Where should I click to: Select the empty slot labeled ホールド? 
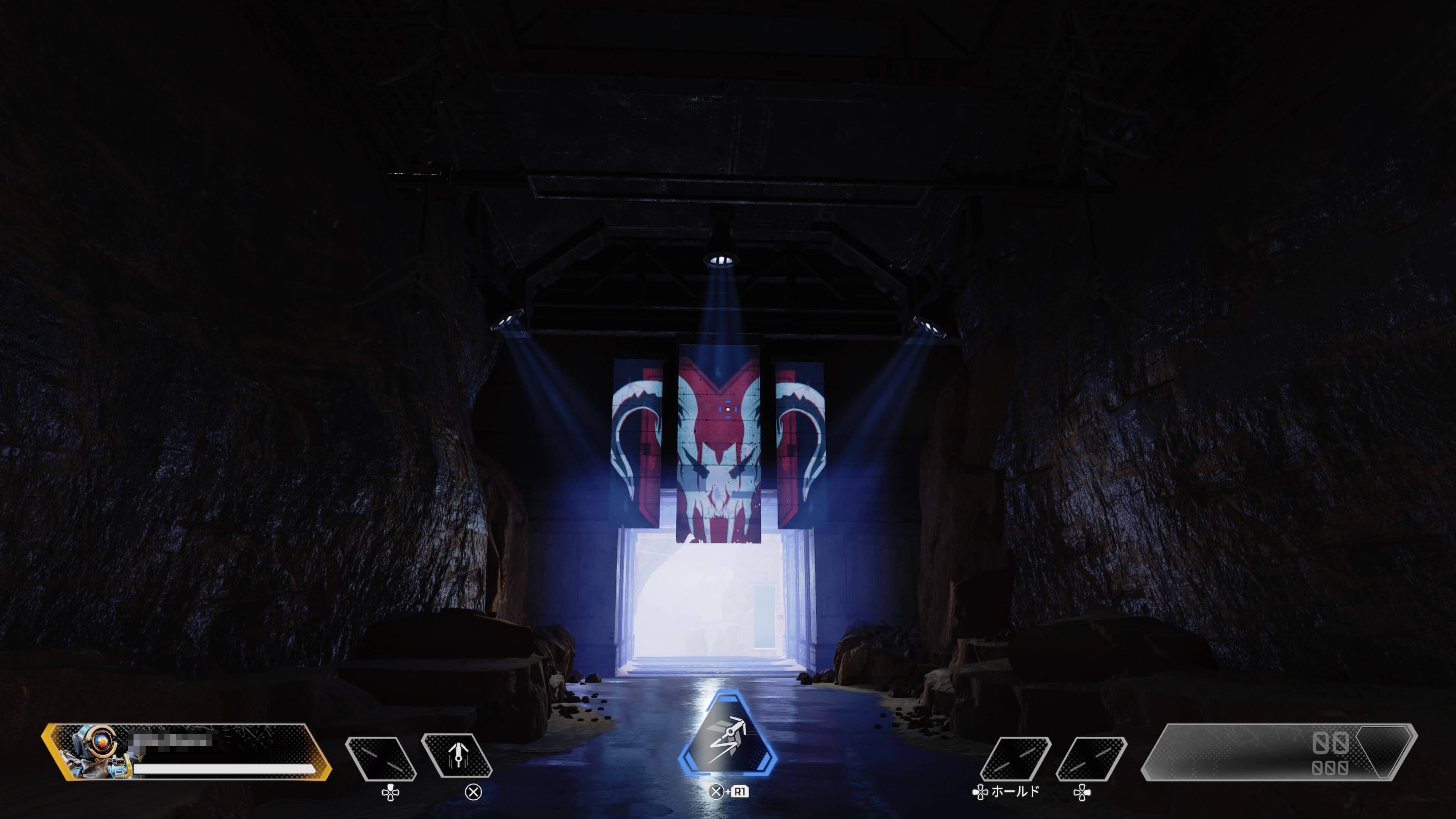point(1016,758)
